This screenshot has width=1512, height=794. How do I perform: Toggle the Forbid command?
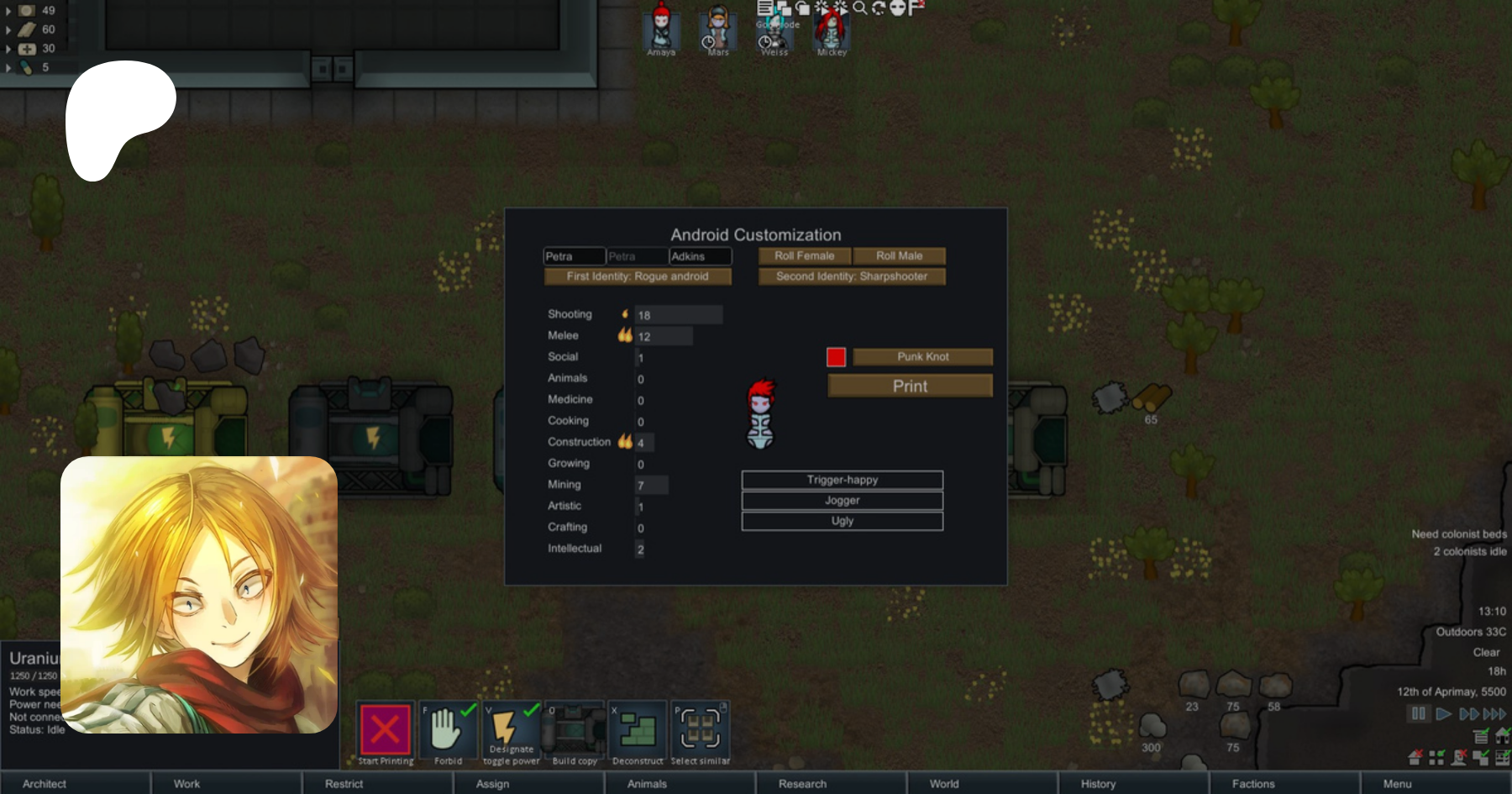pos(448,731)
